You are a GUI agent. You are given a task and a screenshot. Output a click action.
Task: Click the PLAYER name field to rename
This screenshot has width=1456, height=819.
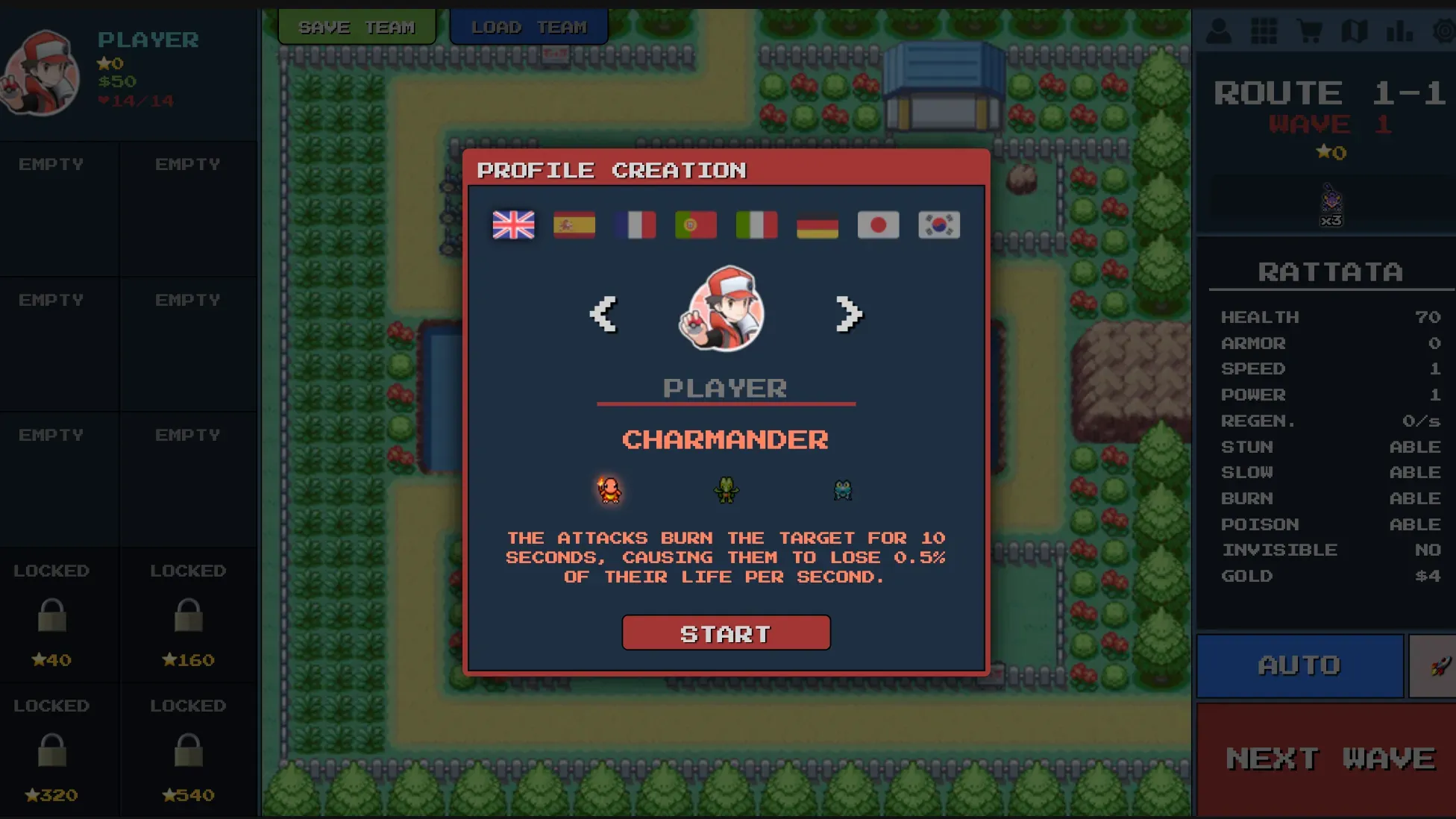[726, 387]
